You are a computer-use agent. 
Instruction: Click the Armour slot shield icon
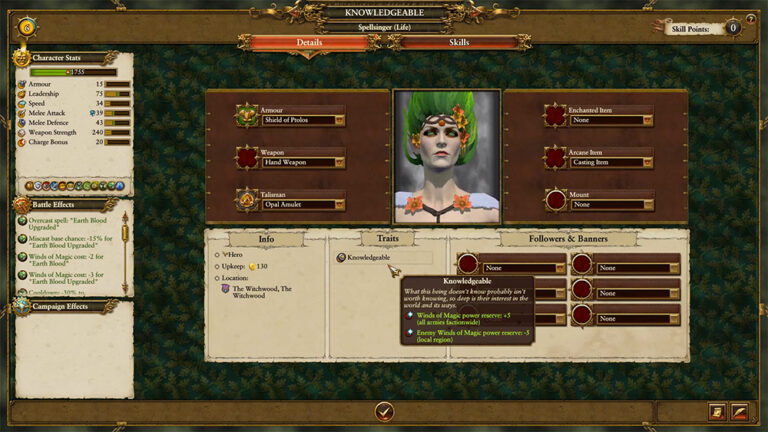pos(247,115)
